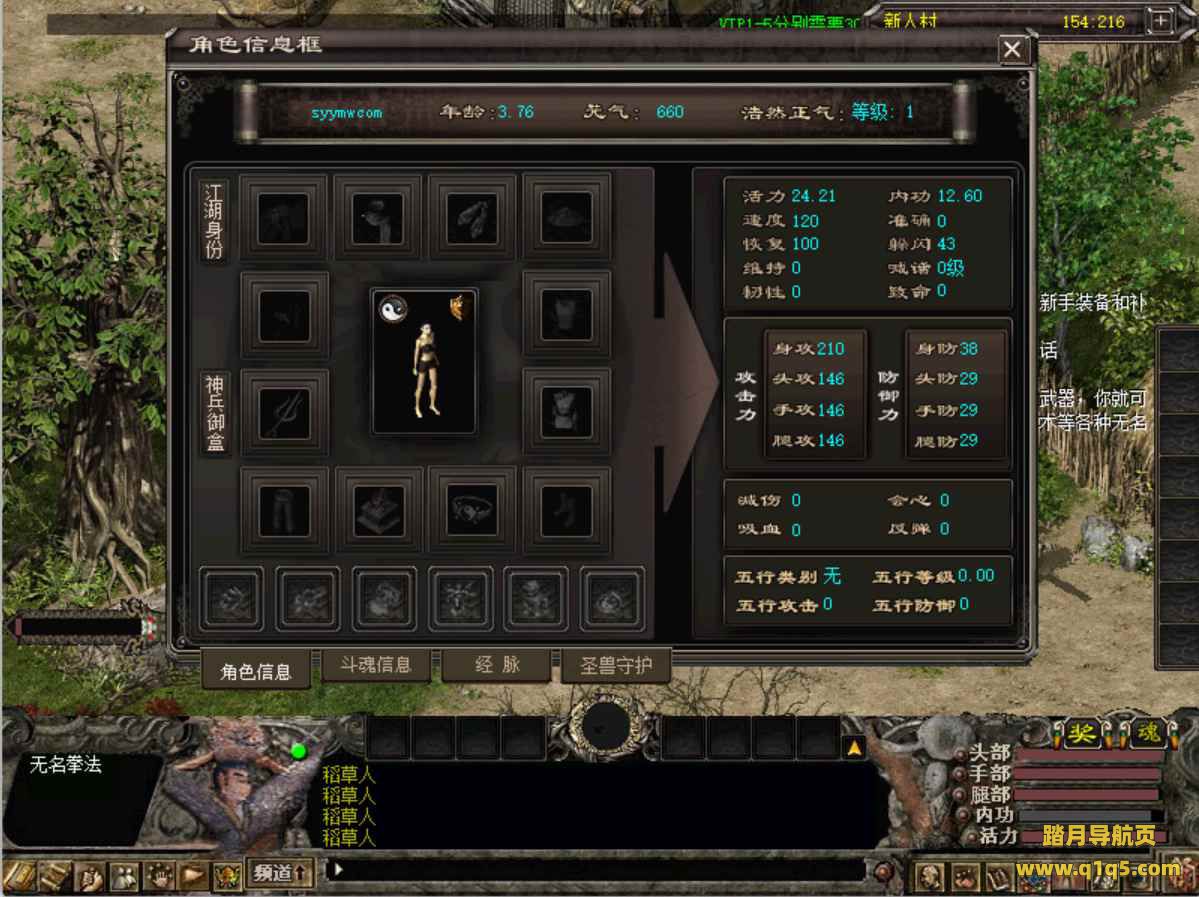Expand the hotbar with the yellow arrow
The height and width of the screenshot is (897, 1199).
854,747
